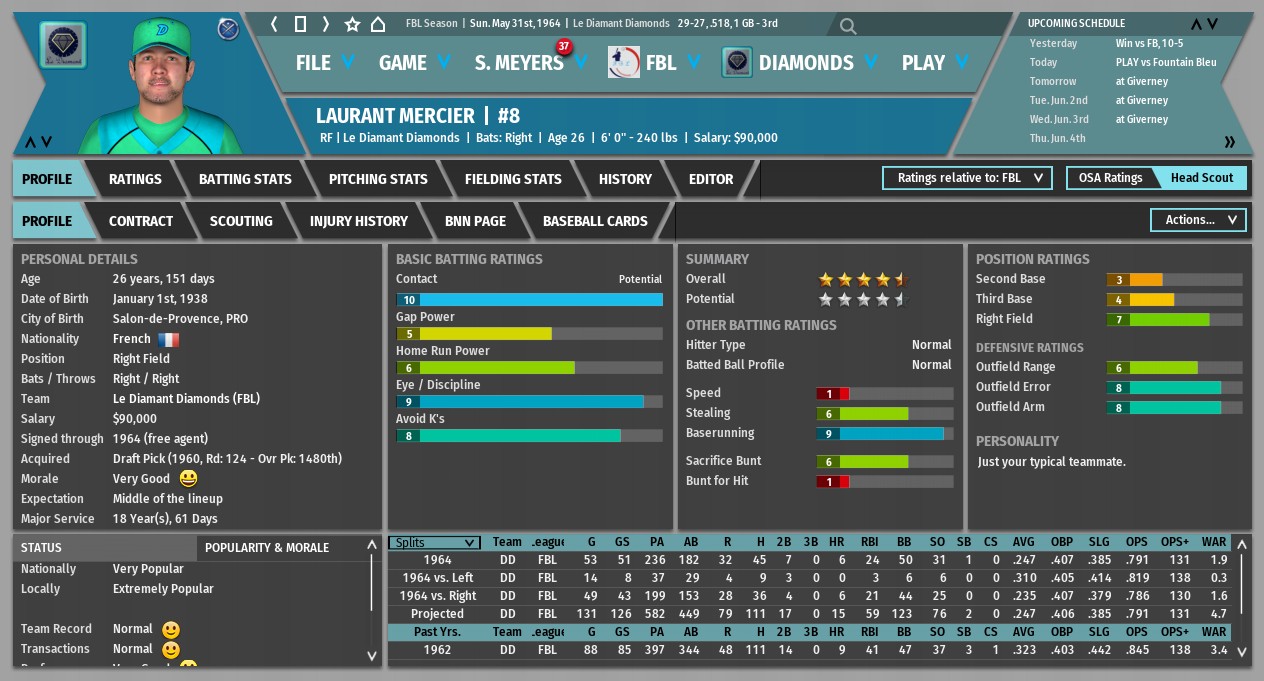Open the BASEBALL CARDS sub-tab

pyautogui.click(x=595, y=221)
